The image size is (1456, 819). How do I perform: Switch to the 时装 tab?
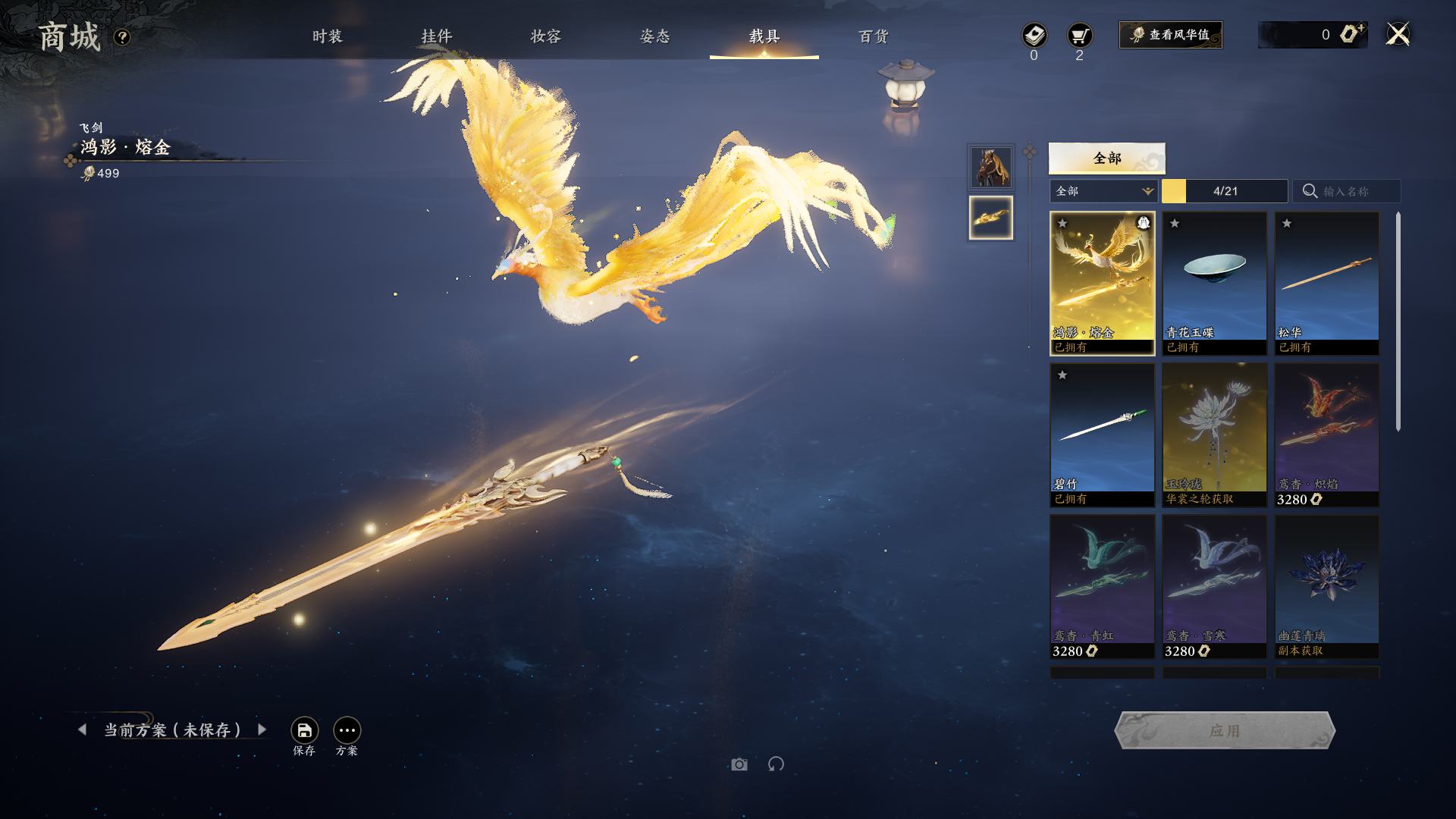click(x=327, y=36)
